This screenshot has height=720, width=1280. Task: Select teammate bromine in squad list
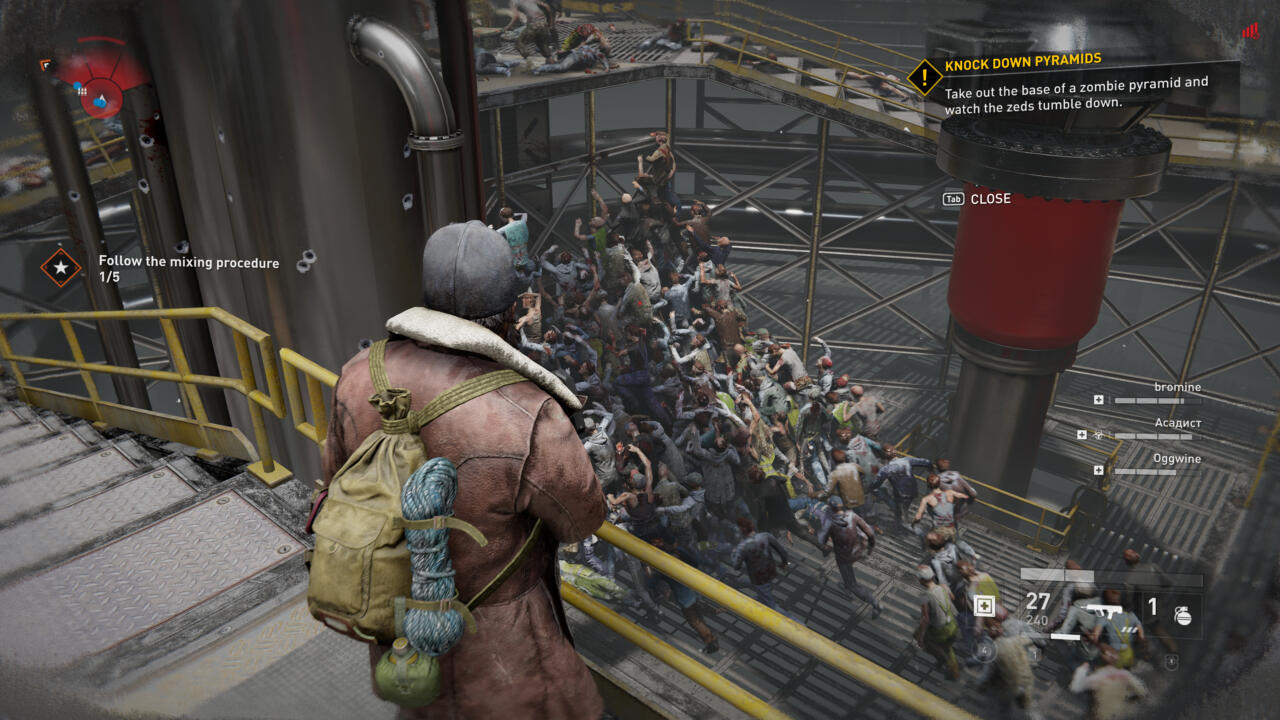click(1176, 388)
